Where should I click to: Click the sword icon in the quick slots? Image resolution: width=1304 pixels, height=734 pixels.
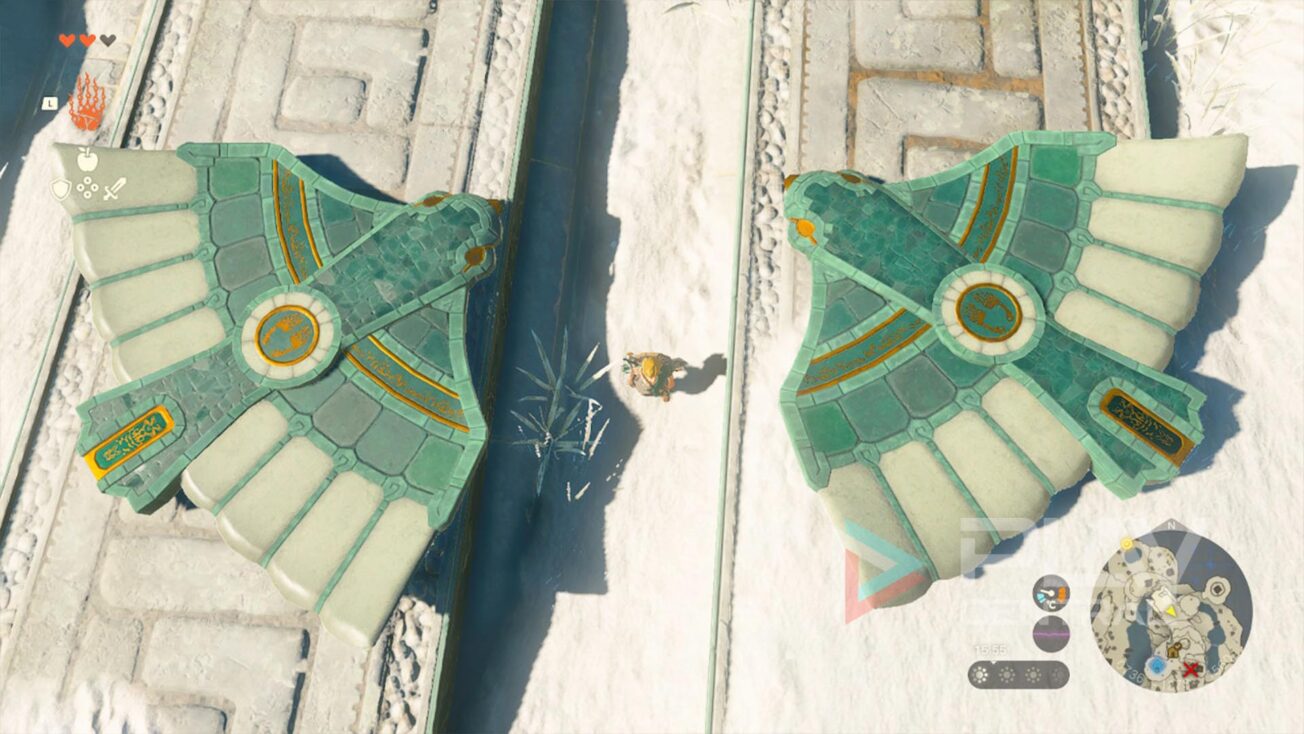click(114, 188)
